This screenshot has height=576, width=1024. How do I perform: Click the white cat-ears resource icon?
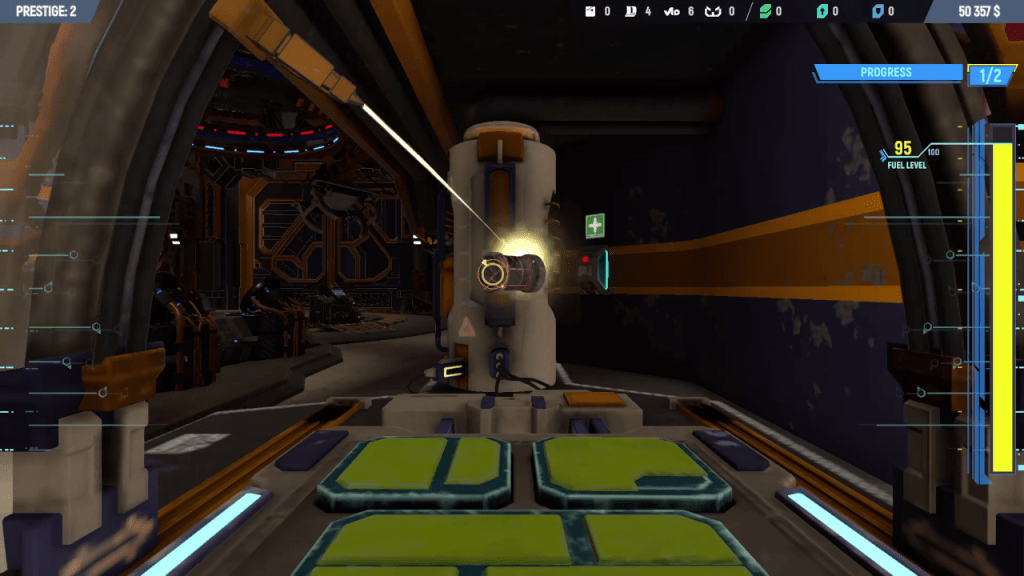(713, 12)
